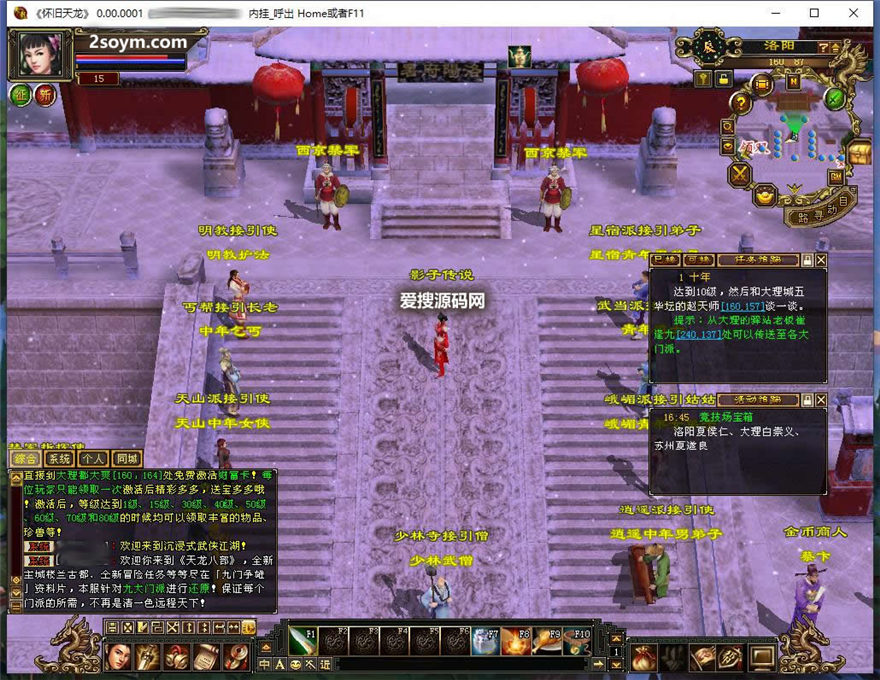Maximize the game window
Image resolution: width=880 pixels, height=680 pixels.
pos(814,13)
